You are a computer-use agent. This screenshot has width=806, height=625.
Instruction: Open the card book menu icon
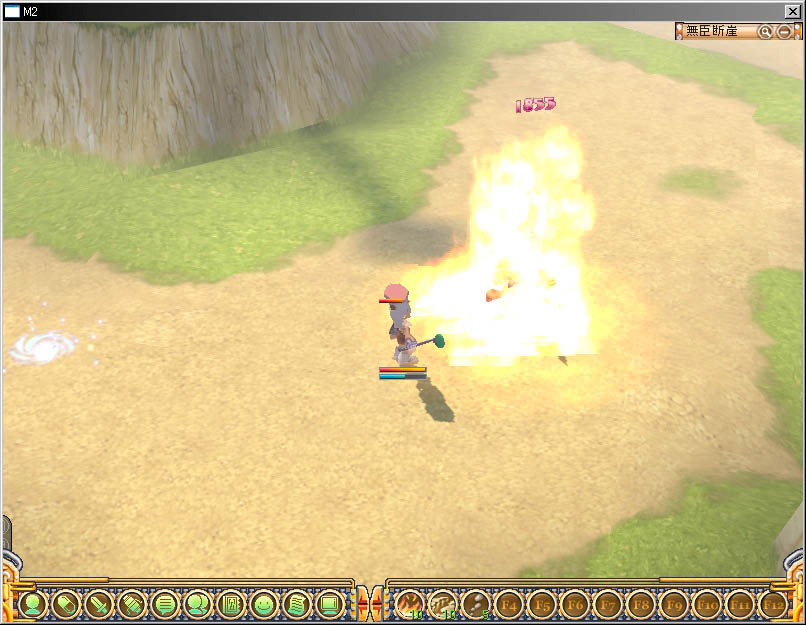(231, 604)
